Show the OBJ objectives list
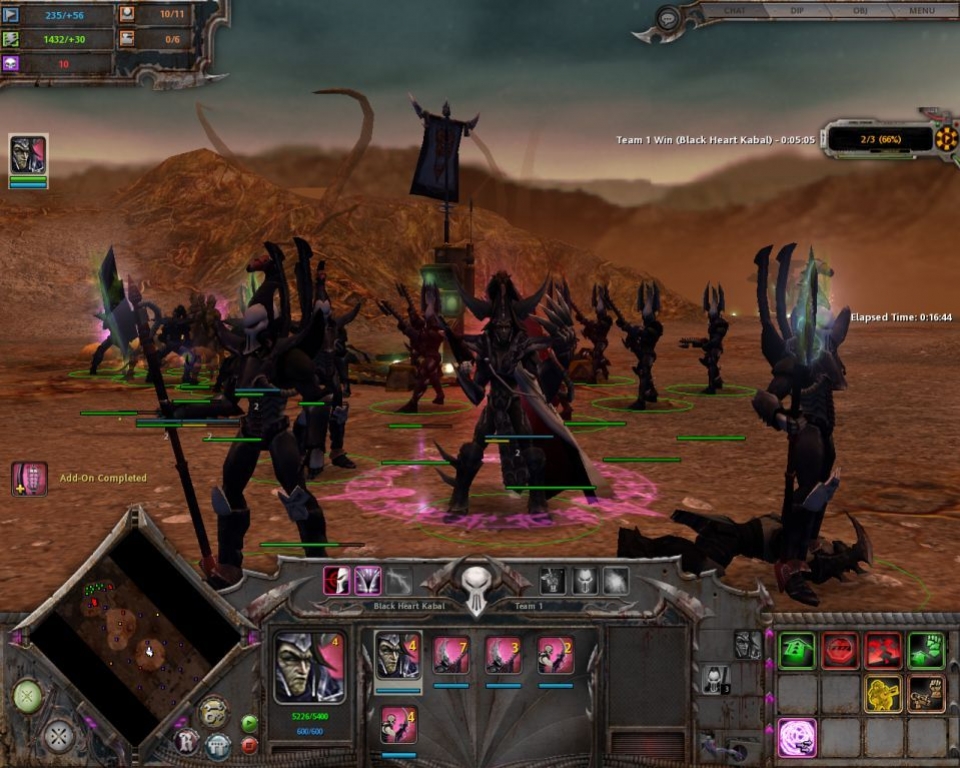 (860, 11)
